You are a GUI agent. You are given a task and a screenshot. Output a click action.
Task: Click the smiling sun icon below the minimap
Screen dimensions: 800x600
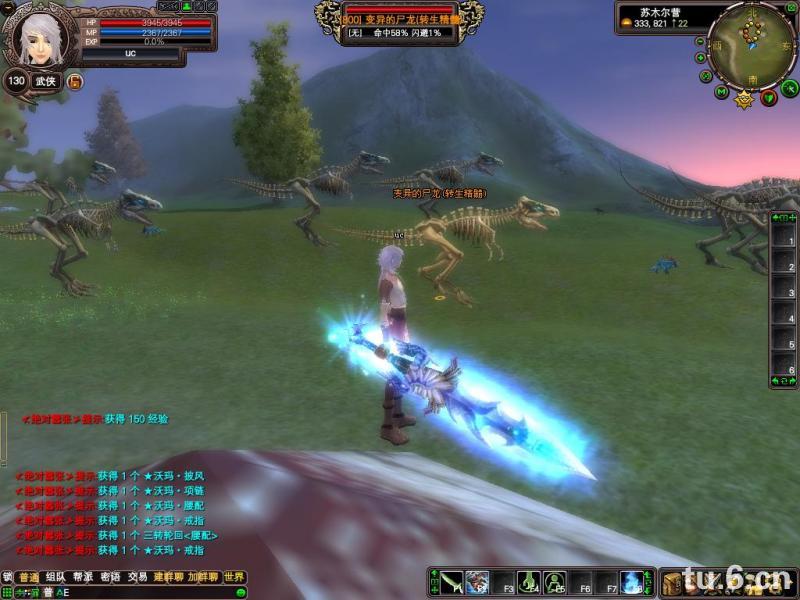pyautogui.click(x=744, y=99)
